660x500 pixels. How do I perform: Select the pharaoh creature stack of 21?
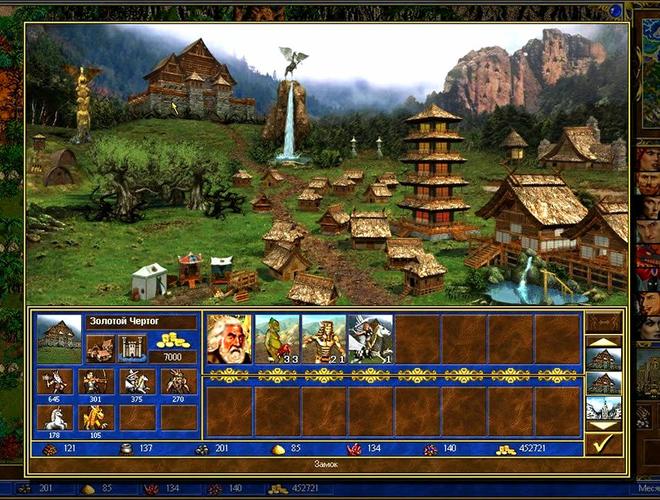pos(324,339)
